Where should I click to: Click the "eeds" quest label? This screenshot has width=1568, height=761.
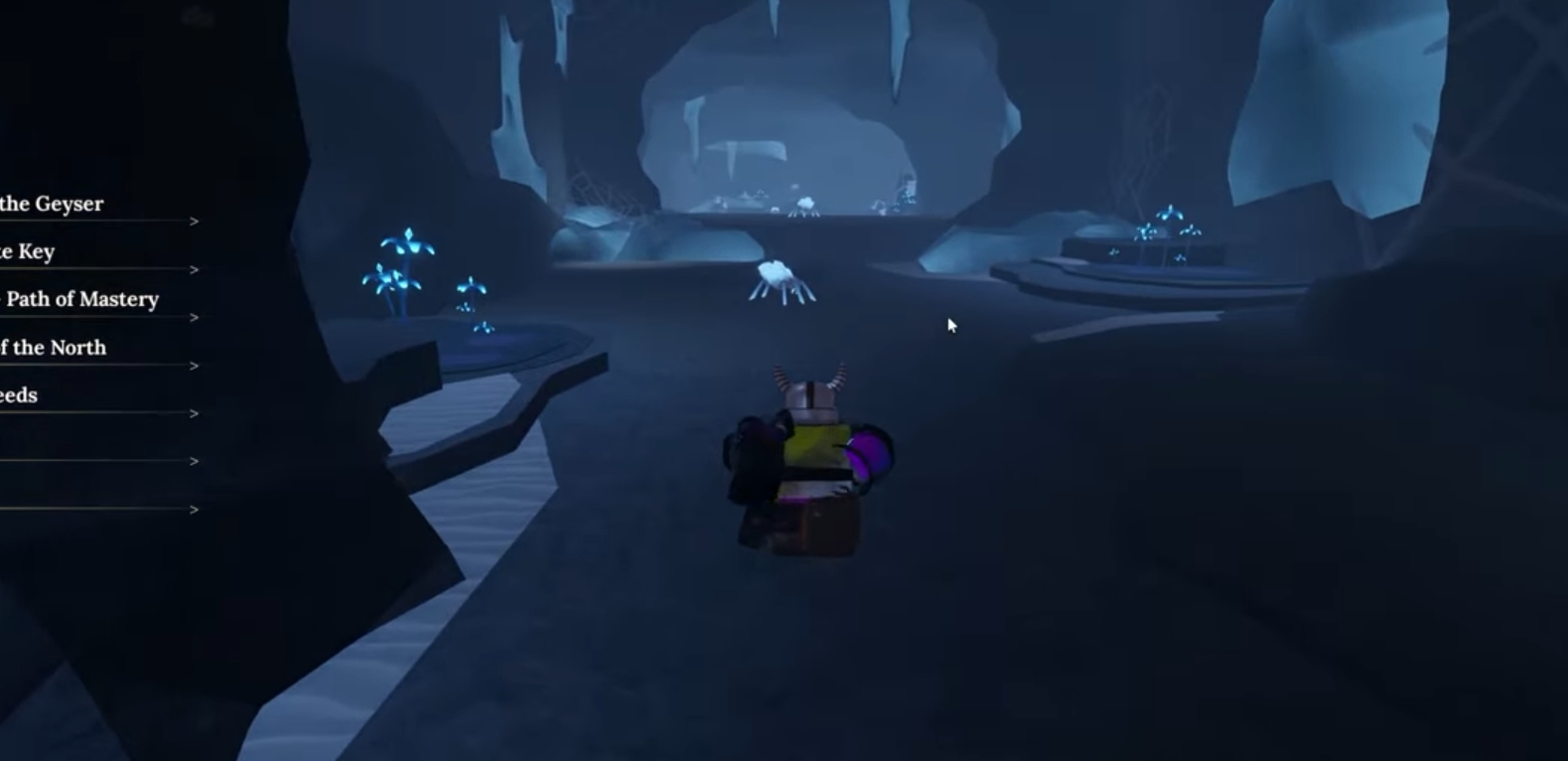[x=20, y=394]
